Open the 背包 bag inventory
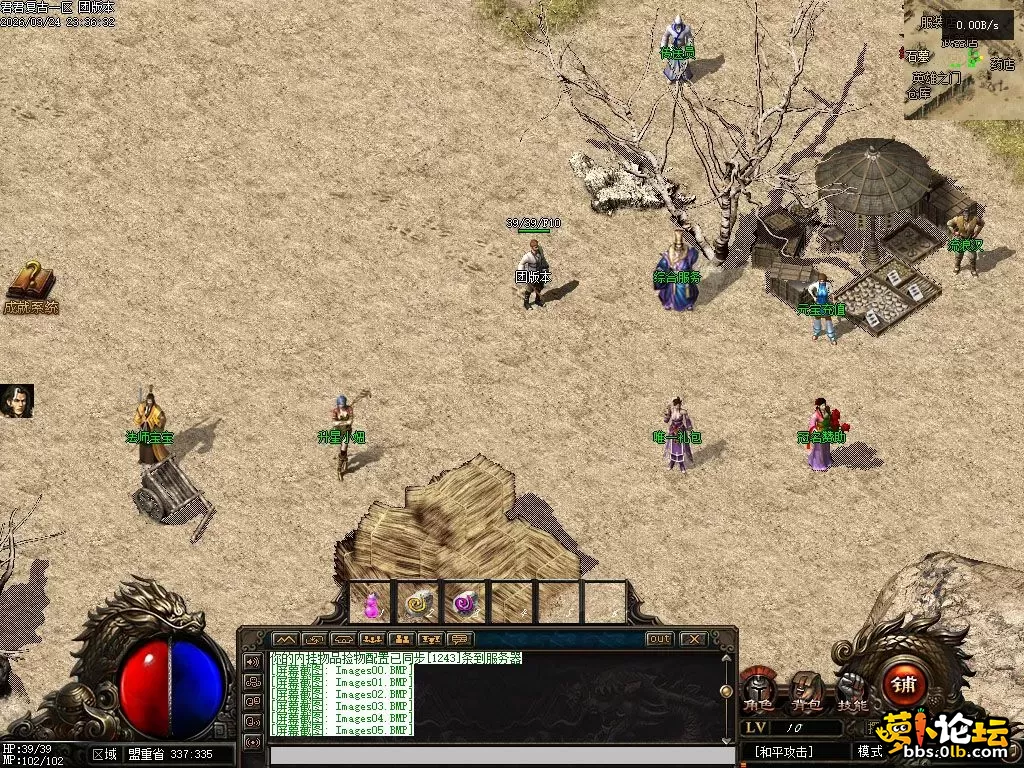The height and width of the screenshot is (768, 1024). (x=806, y=692)
